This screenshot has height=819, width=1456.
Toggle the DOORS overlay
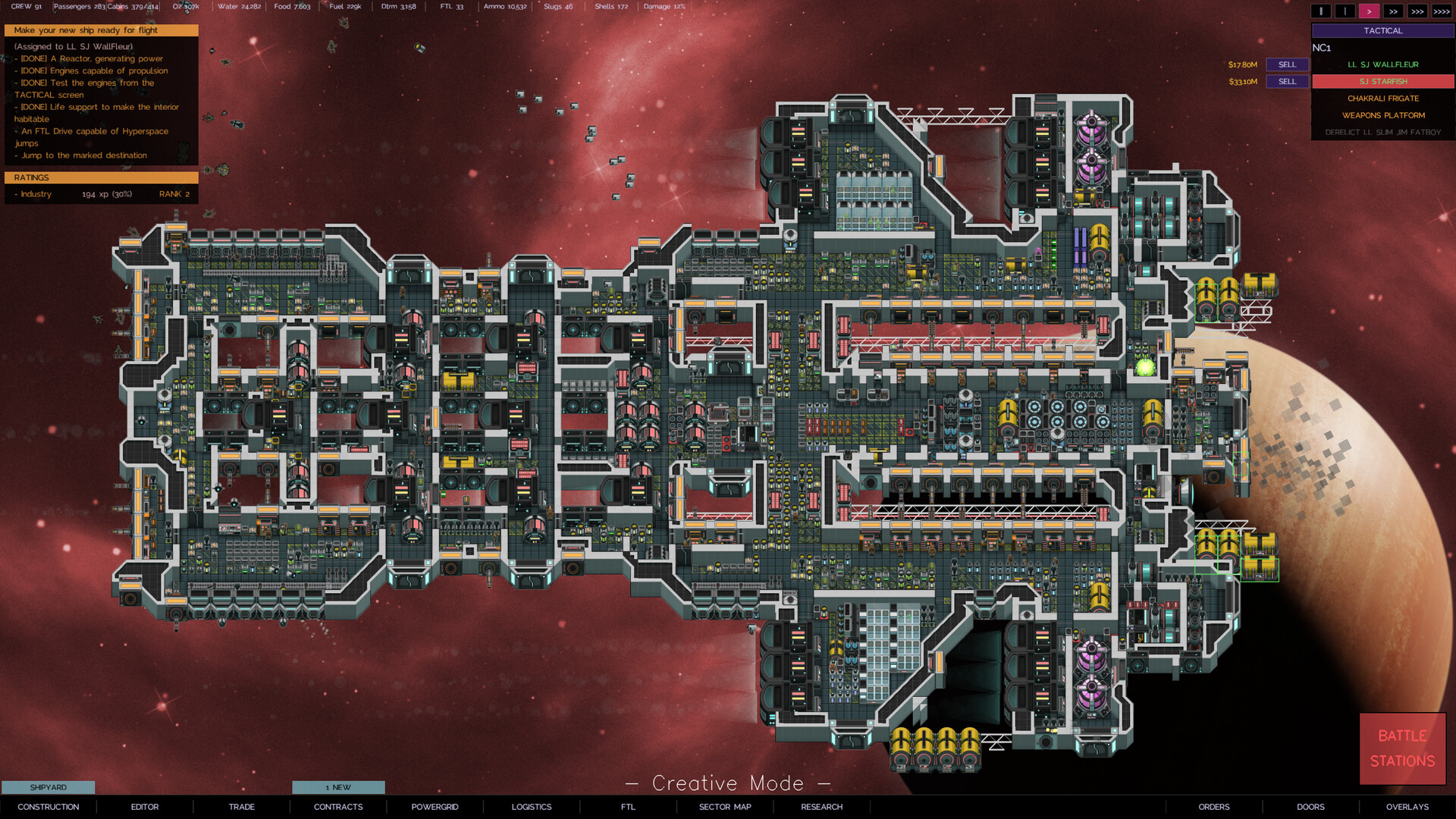click(1310, 807)
